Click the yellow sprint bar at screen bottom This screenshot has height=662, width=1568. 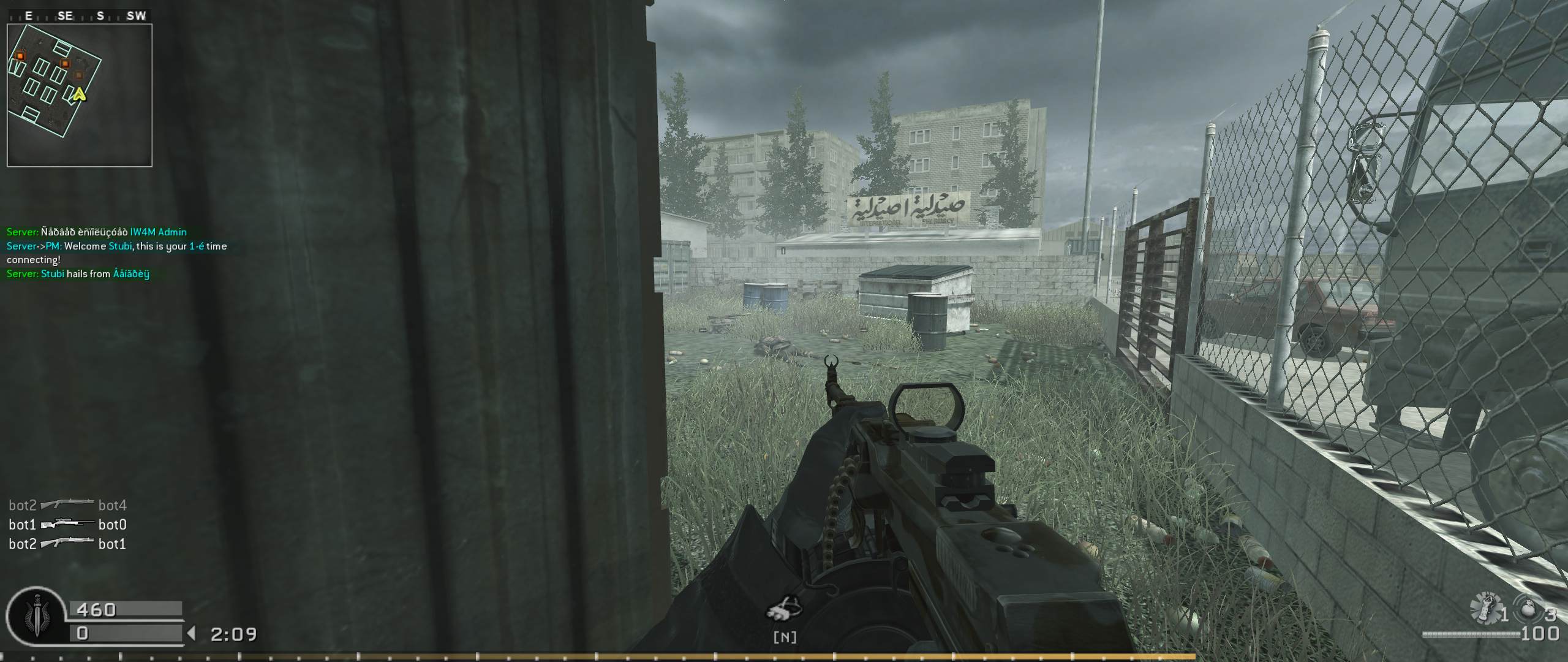(784, 656)
